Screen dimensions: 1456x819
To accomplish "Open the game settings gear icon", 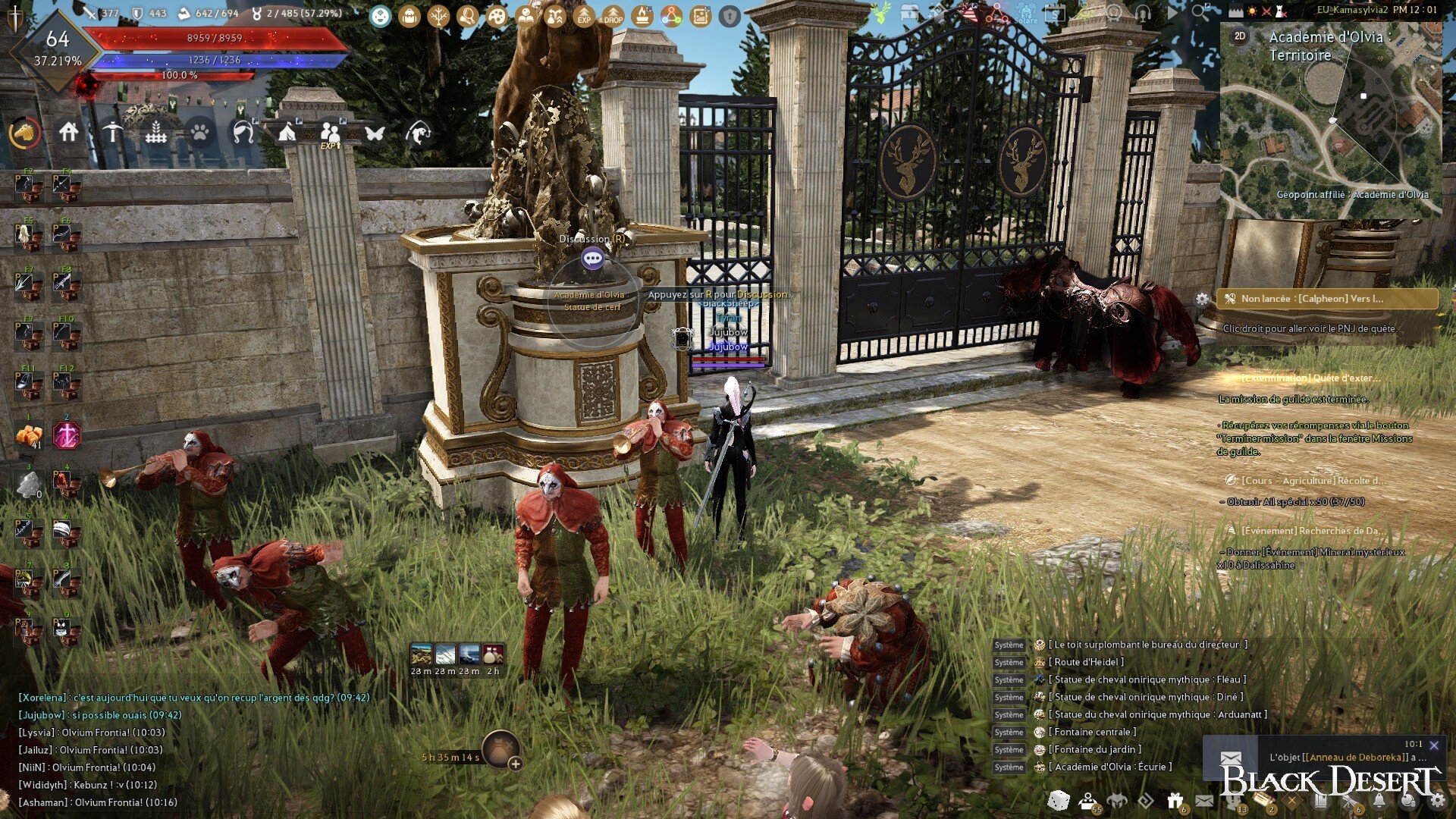I will click(1438, 800).
